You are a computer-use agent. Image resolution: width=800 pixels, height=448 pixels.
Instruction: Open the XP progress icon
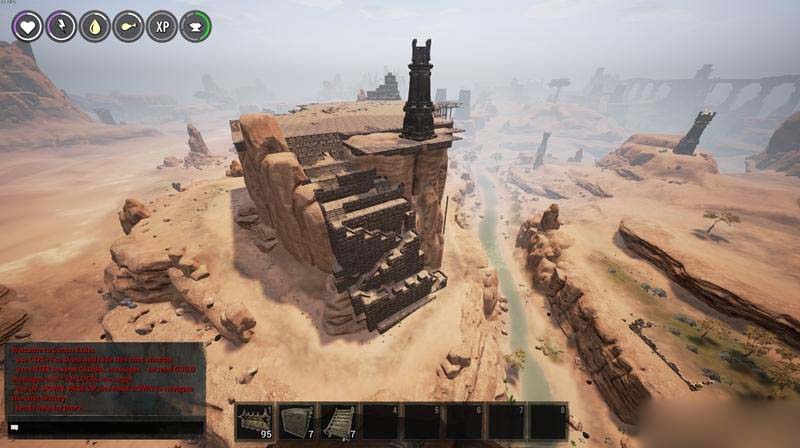[162, 26]
